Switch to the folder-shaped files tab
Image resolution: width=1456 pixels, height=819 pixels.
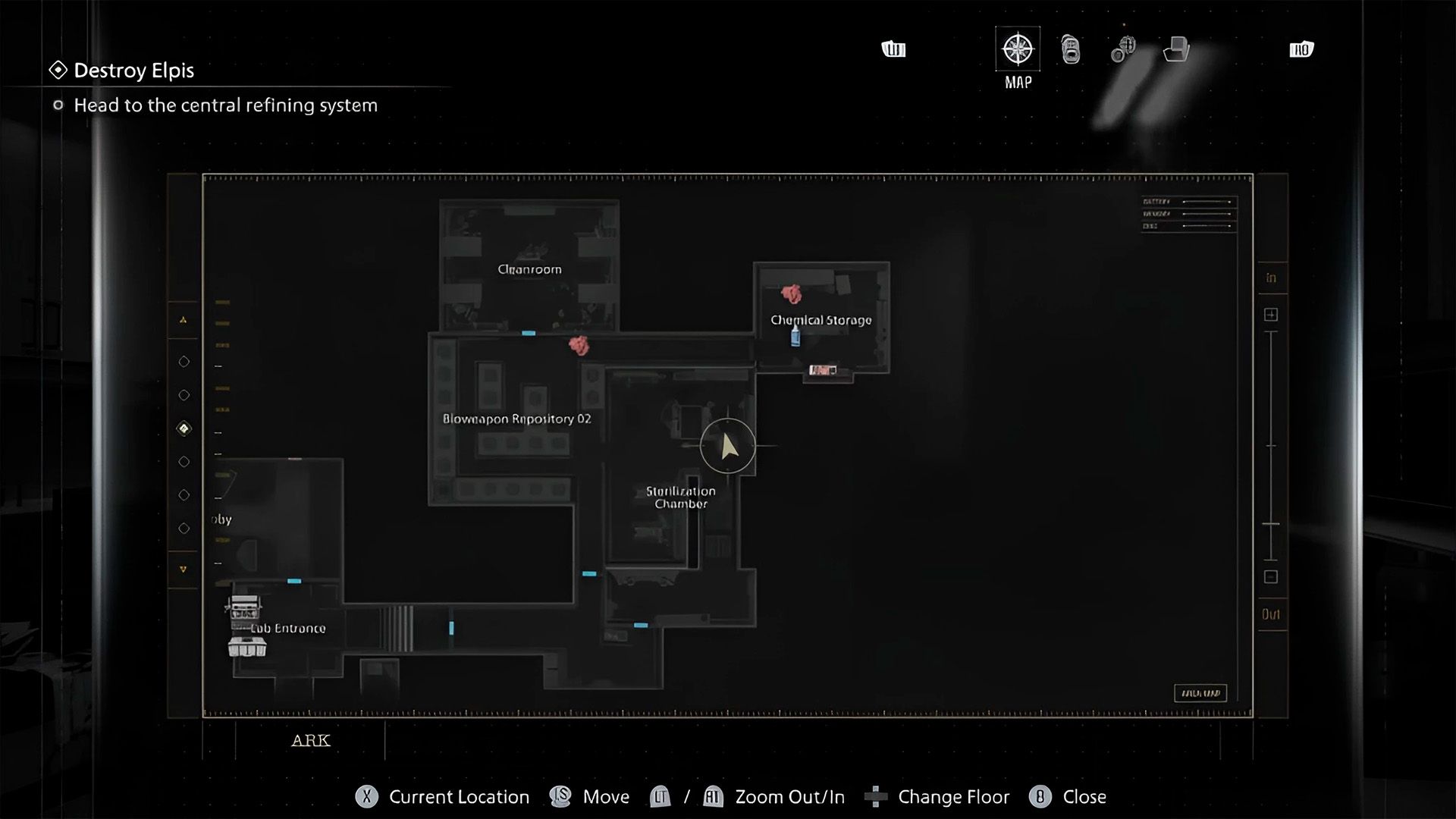pyautogui.click(x=1175, y=50)
